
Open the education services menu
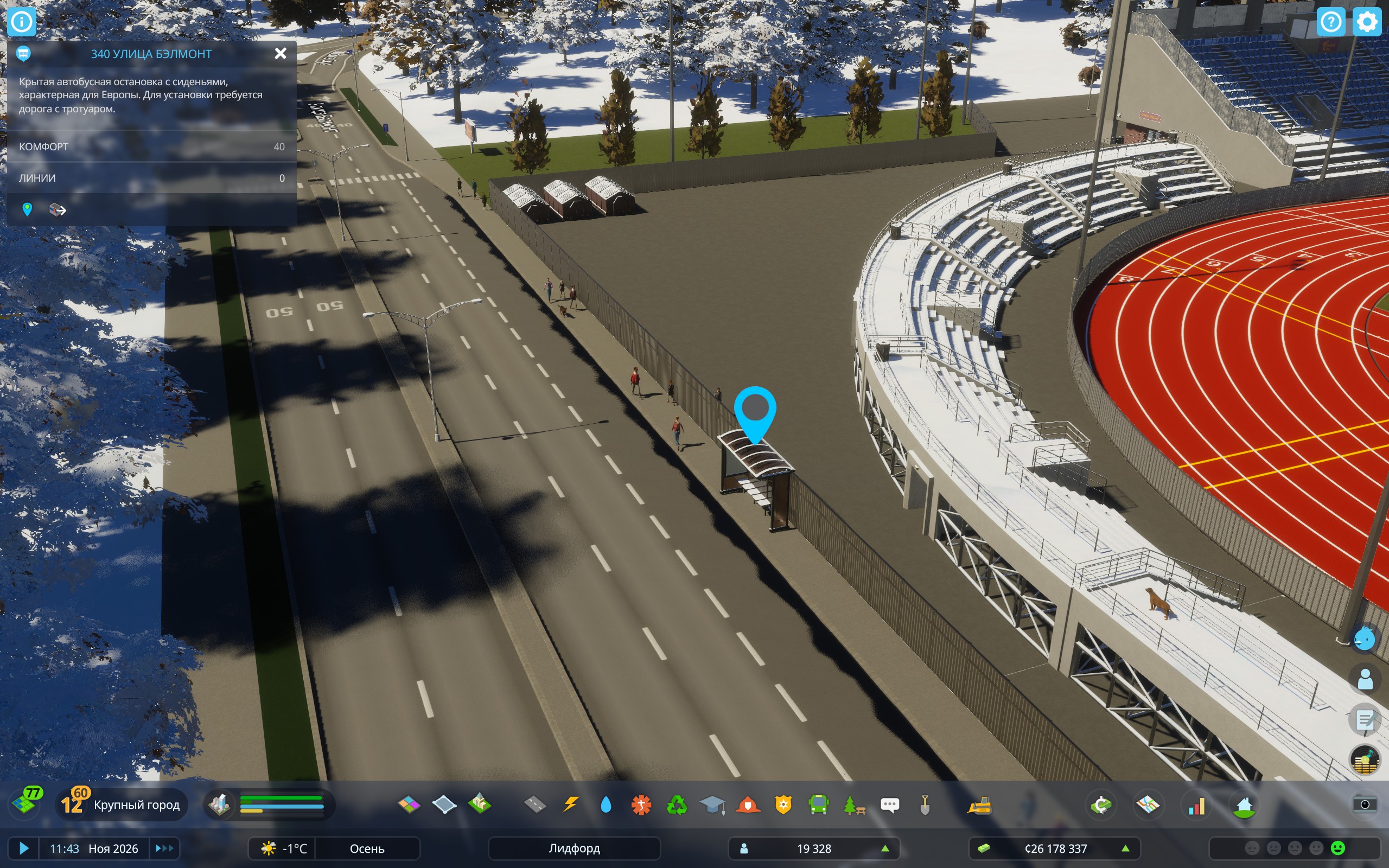coord(712,805)
